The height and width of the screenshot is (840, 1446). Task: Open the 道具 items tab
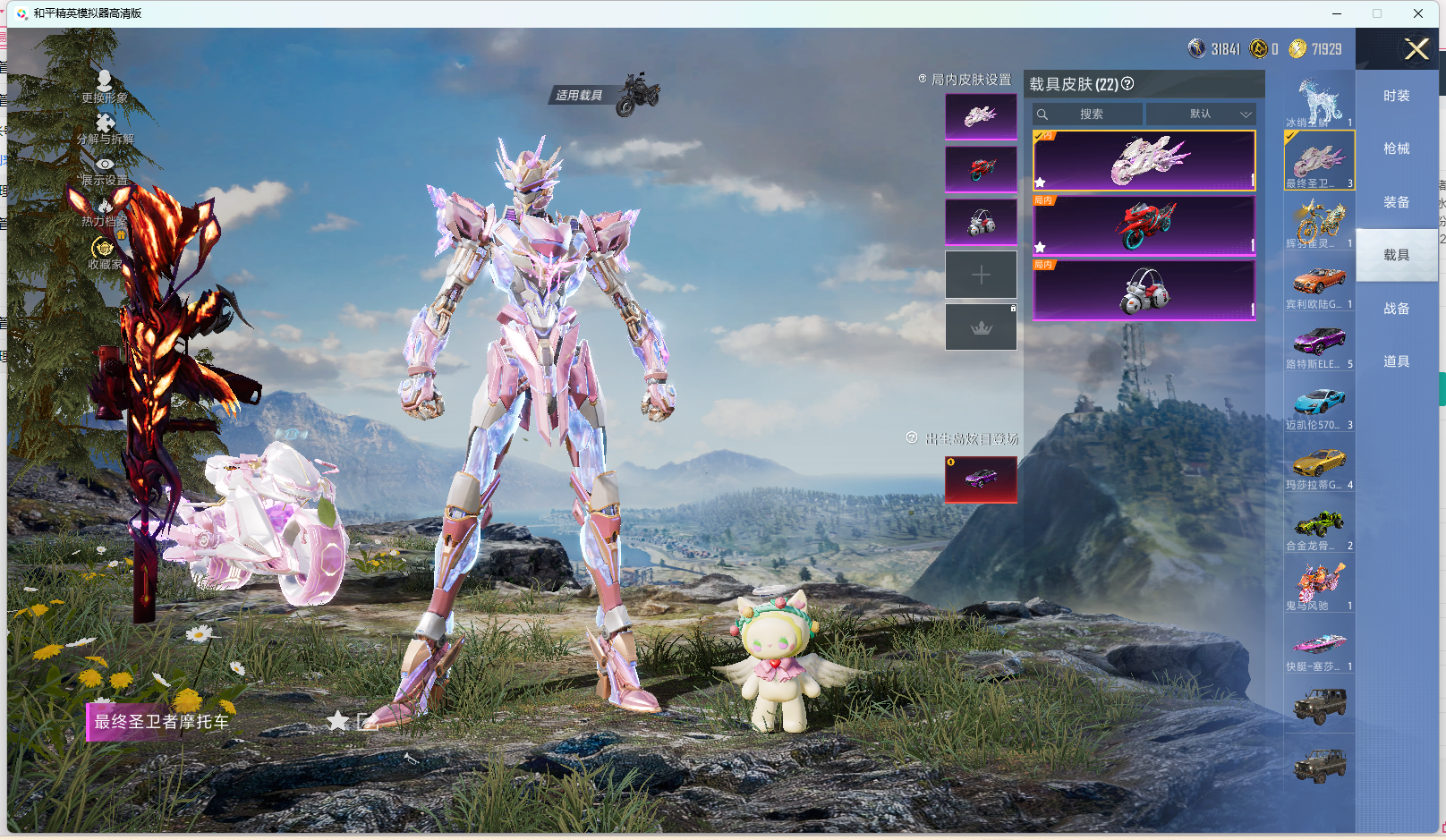tap(1396, 361)
